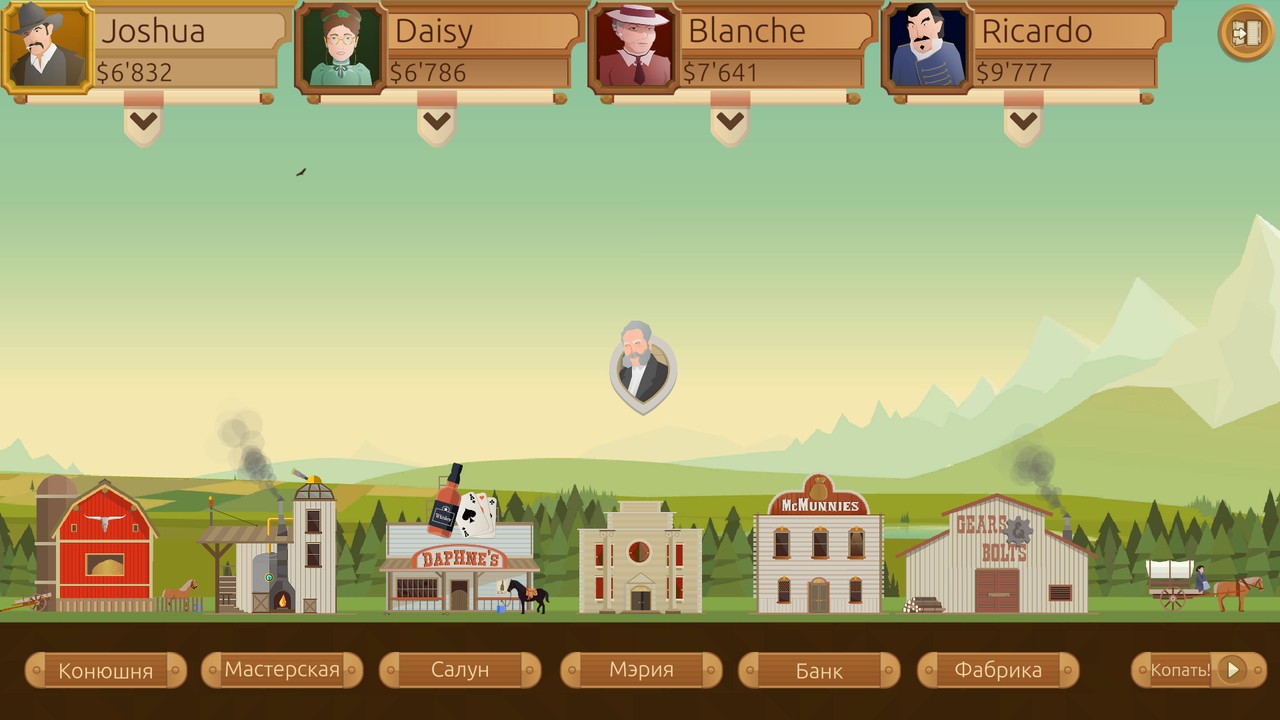Expand Joshua's player details arrow

pos(143,122)
